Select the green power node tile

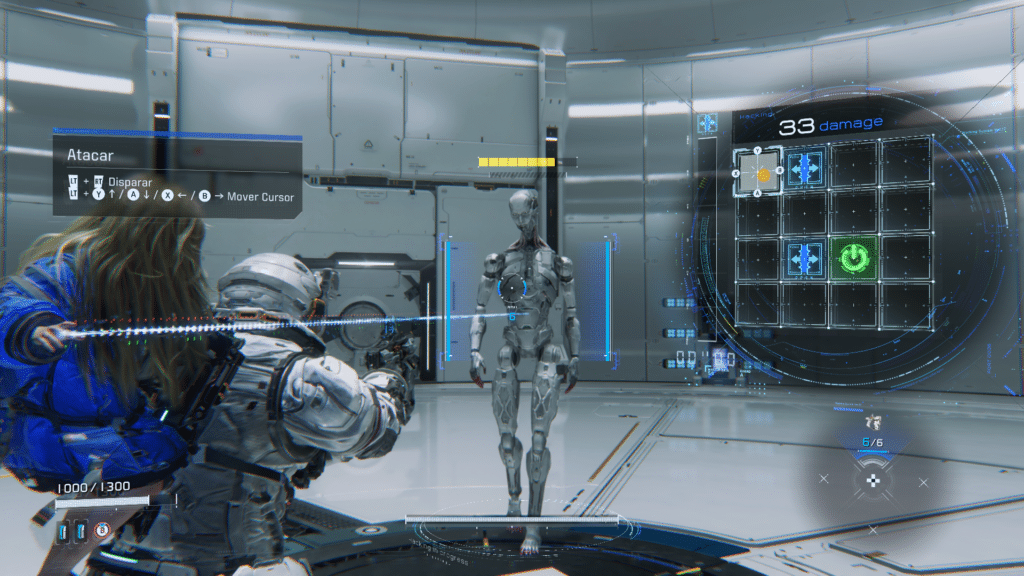pyautogui.click(x=853, y=259)
